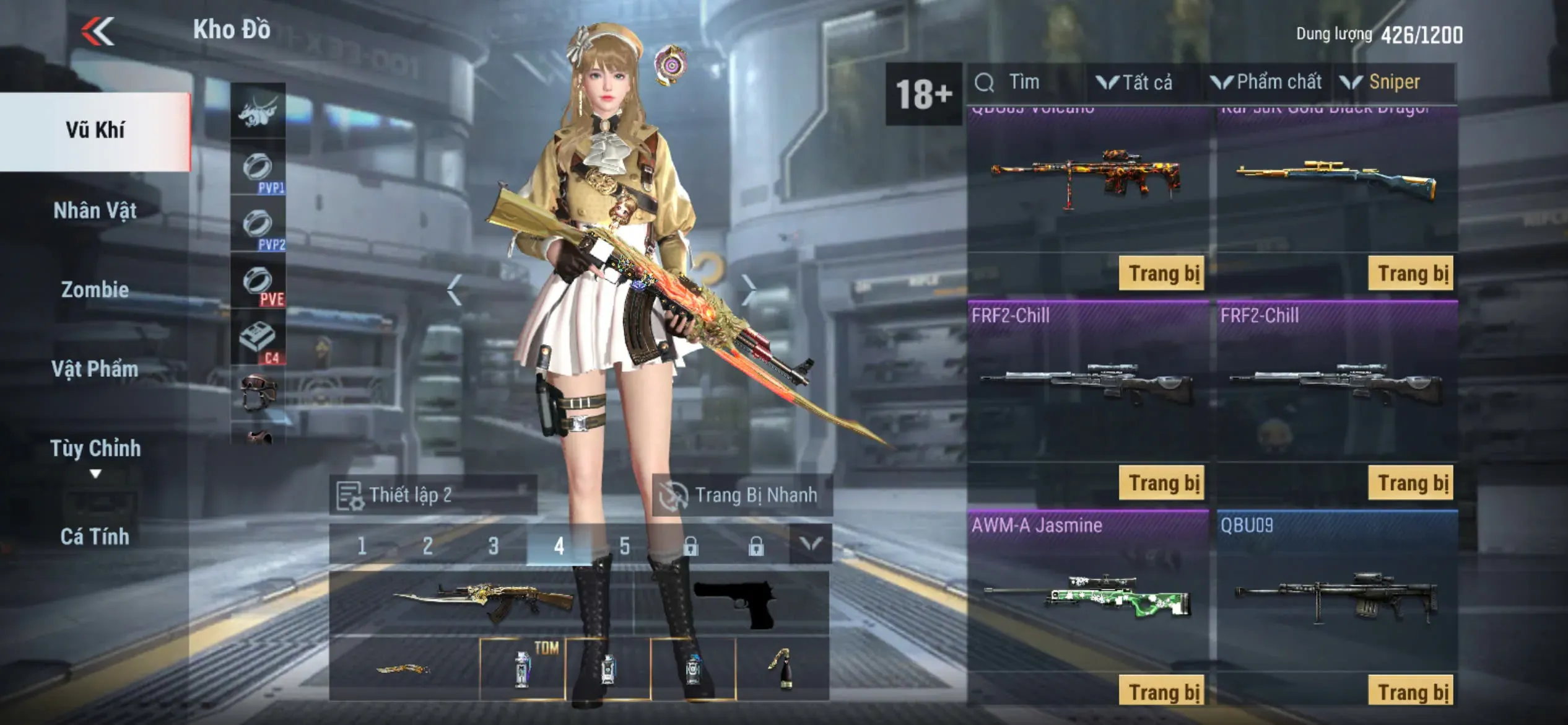Select the PVE ring slot
Image resolution: width=1568 pixels, height=725 pixels.
[x=258, y=284]
